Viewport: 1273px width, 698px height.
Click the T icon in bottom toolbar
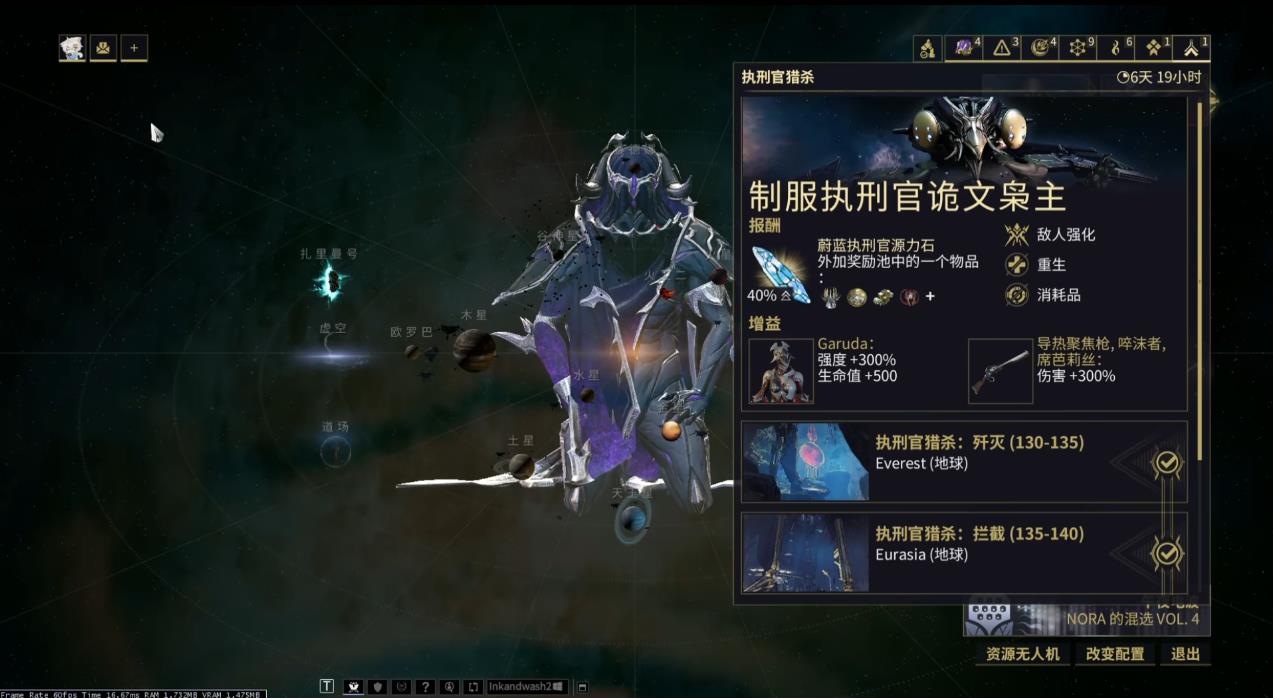click(x=327, y=686)
